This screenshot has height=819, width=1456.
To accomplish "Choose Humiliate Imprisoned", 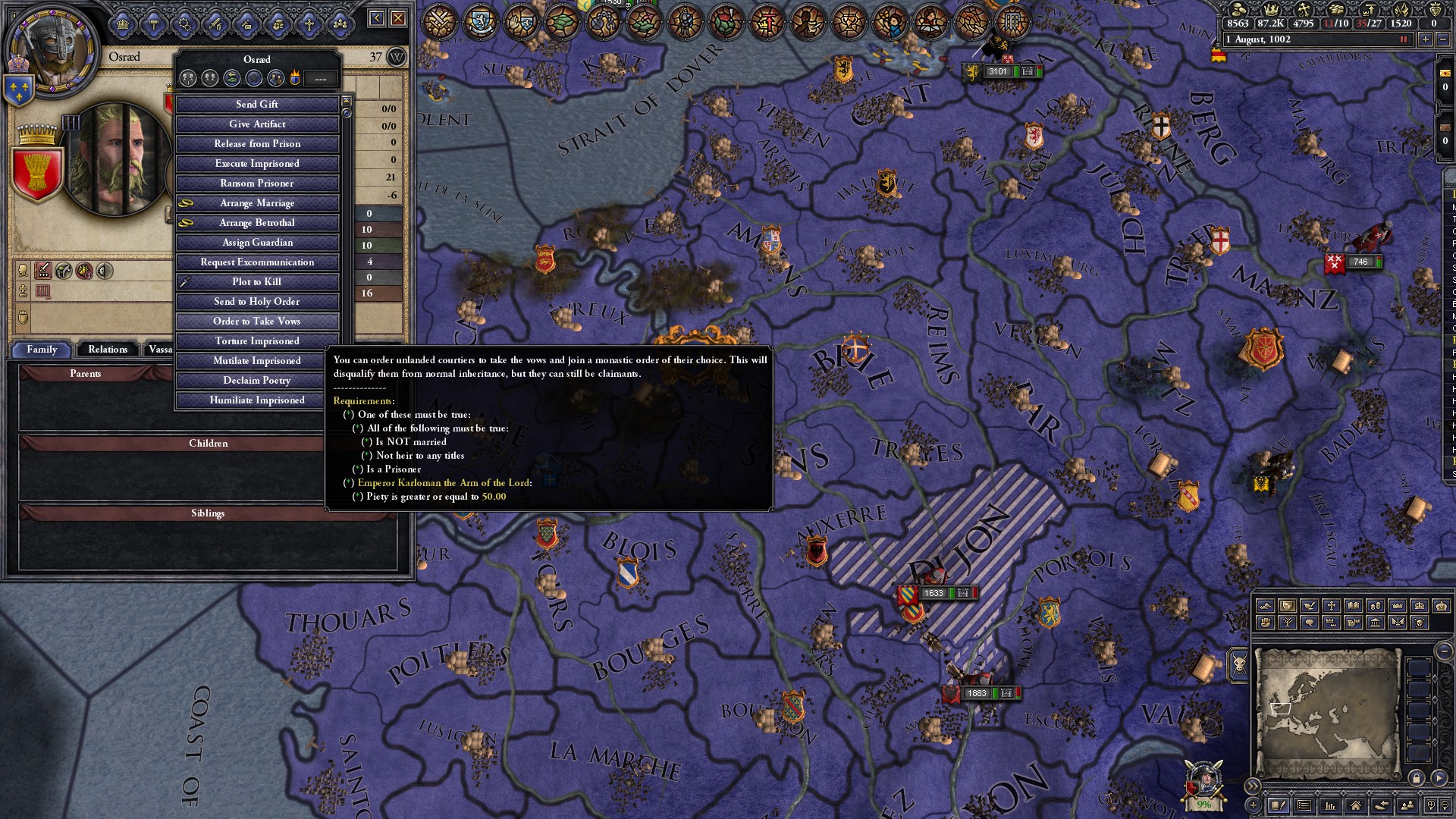I will click(257, 400).
